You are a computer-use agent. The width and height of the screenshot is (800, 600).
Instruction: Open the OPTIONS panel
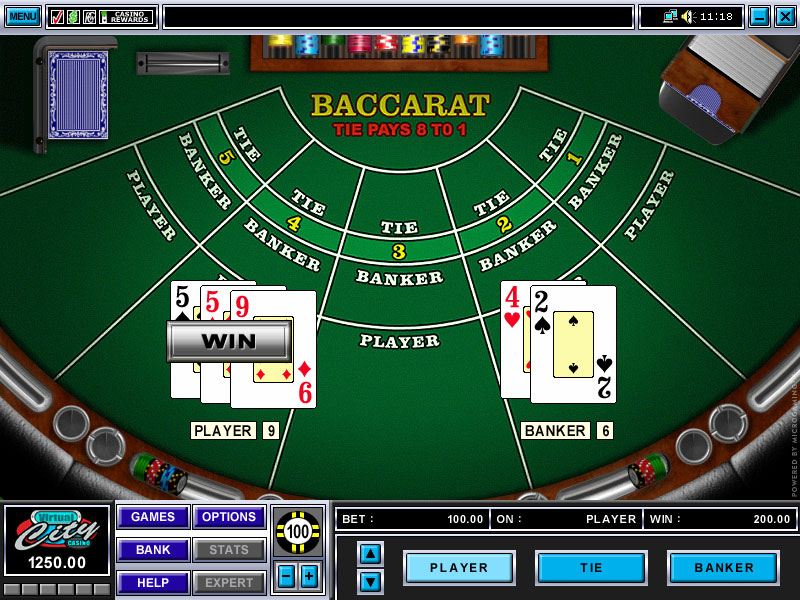pos(229,517)
